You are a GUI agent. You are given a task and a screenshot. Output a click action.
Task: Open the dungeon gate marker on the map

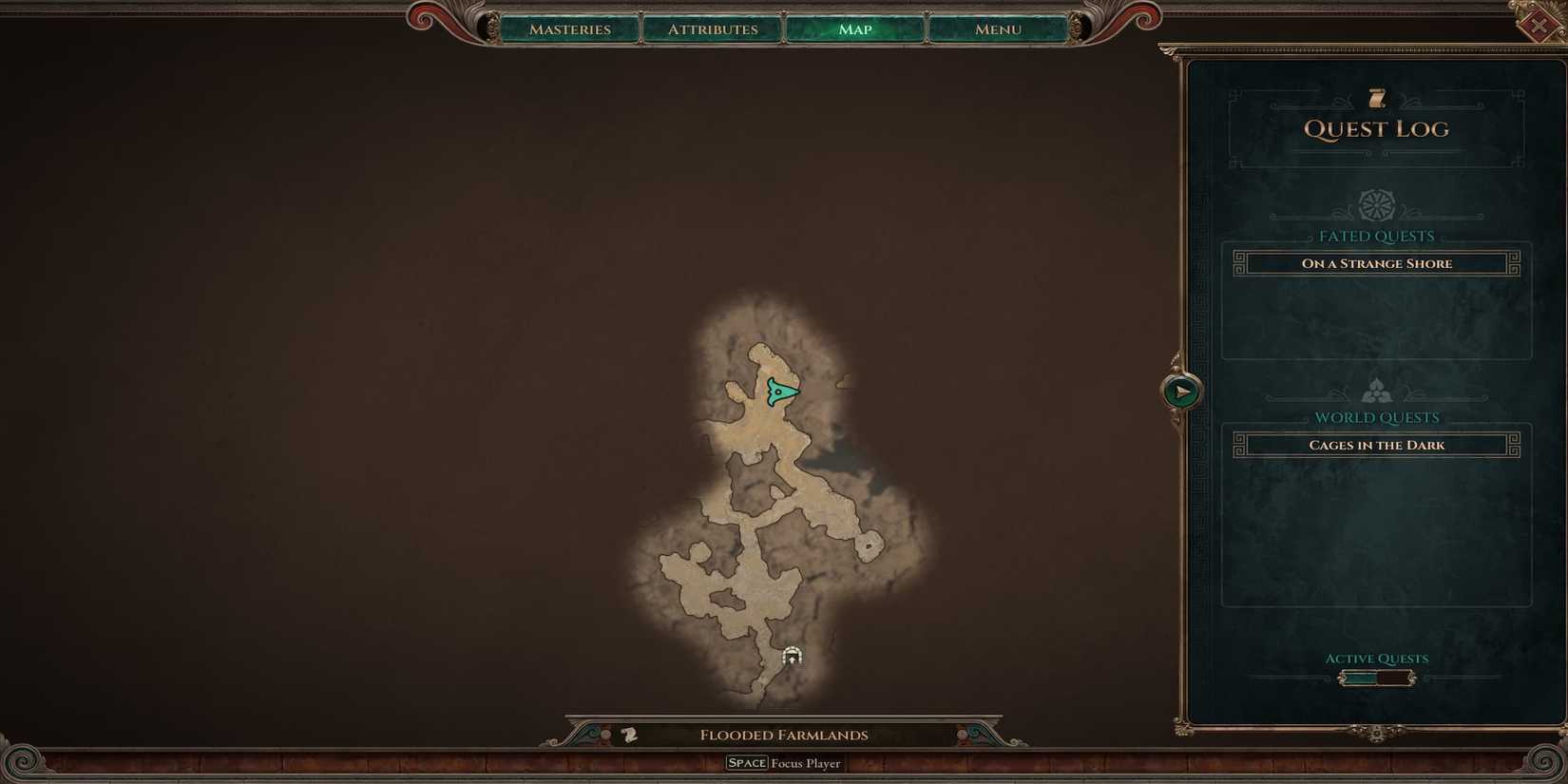(x=793, y=656)
